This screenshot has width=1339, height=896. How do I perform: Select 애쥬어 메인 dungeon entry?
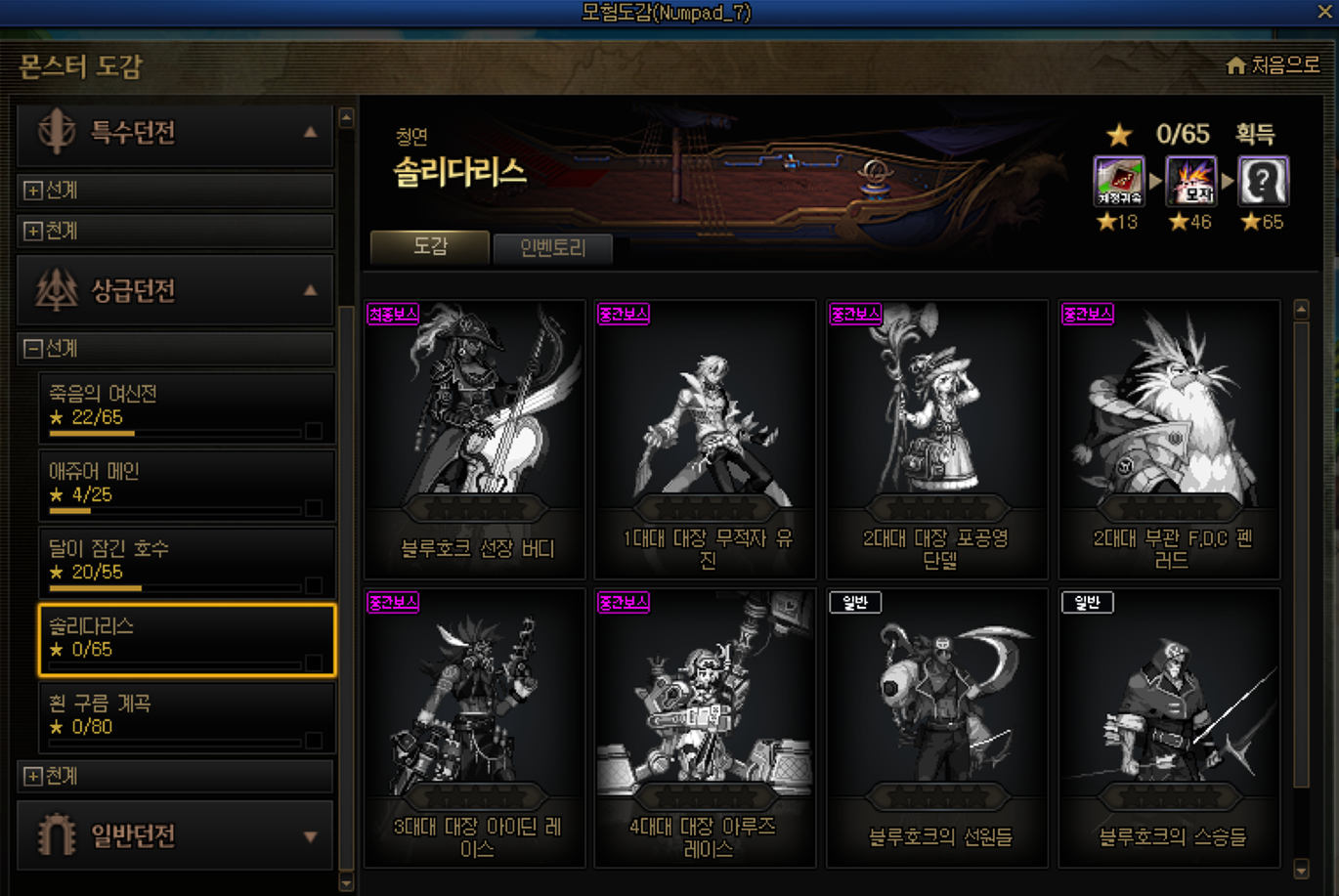[186, 485]
